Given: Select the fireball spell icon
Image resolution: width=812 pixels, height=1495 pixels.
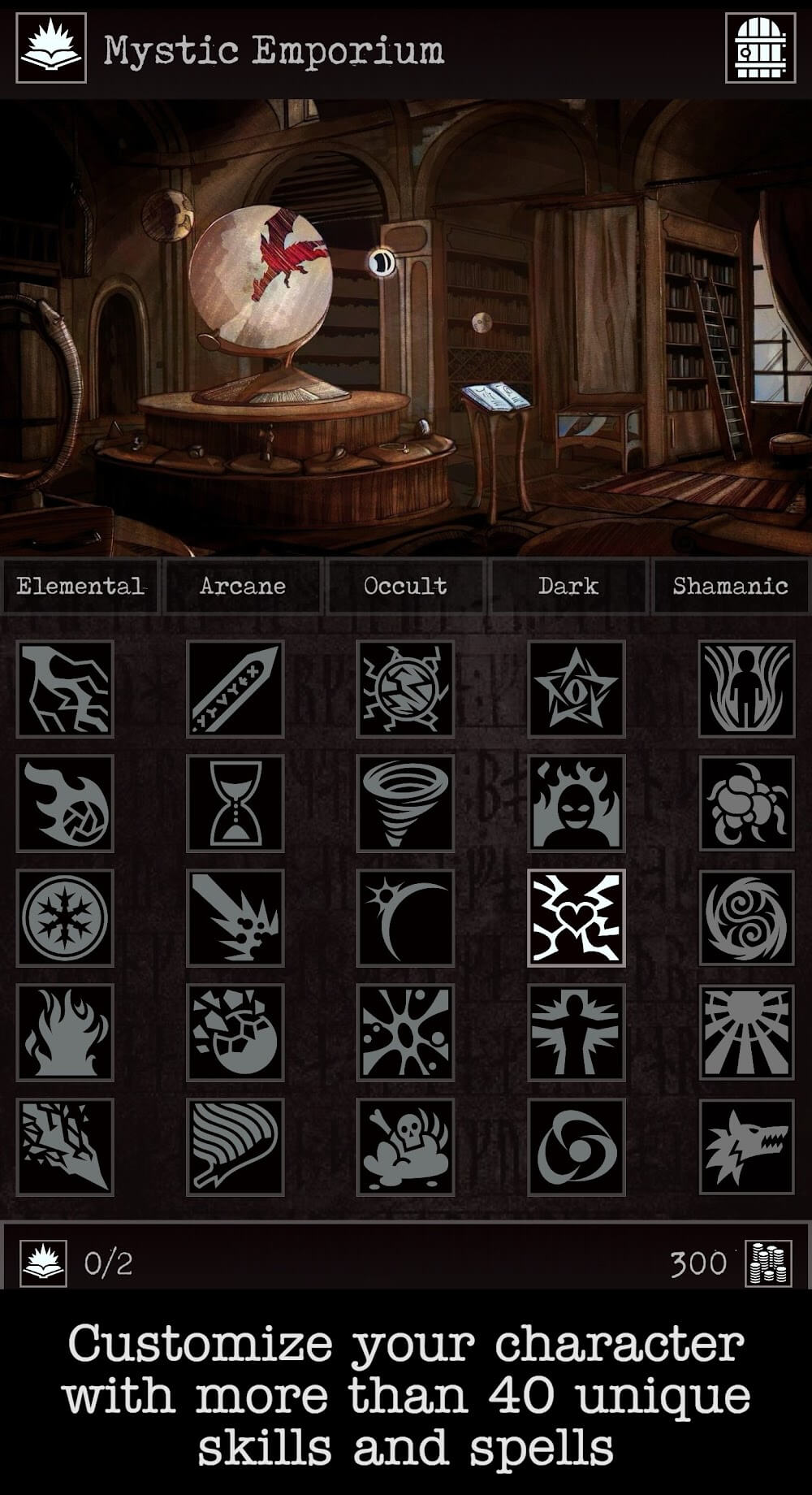Looking at the screenshot, I should (x=65, y=804).
